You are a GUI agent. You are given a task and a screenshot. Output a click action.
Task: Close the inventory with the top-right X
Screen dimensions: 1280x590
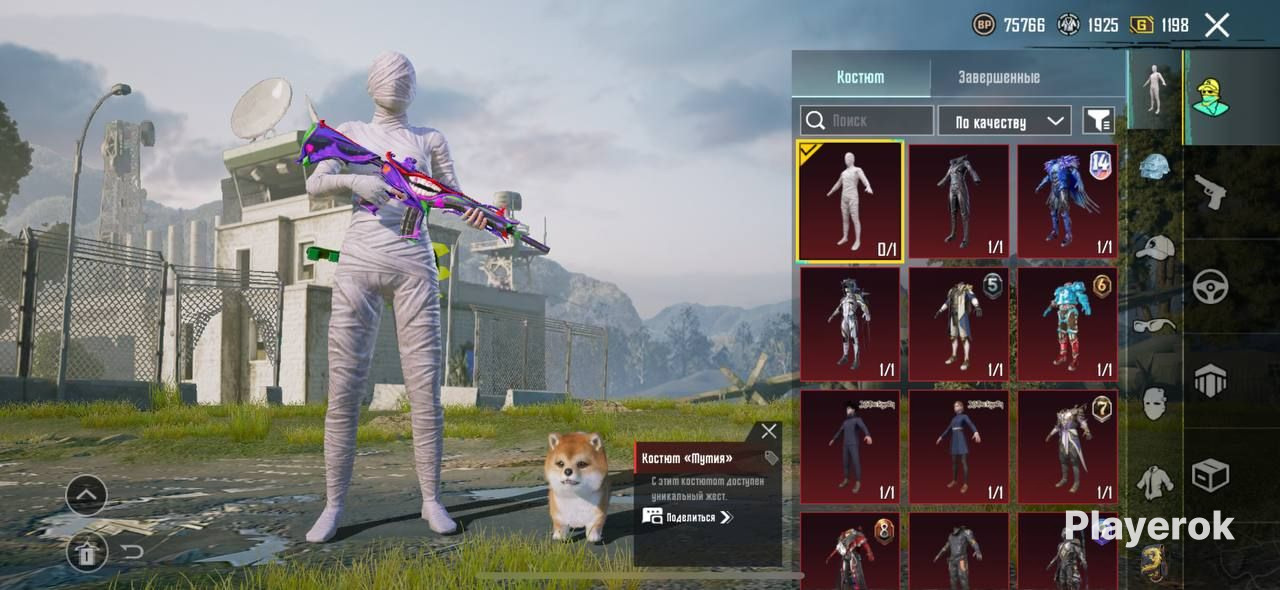tap(1216, 25)
